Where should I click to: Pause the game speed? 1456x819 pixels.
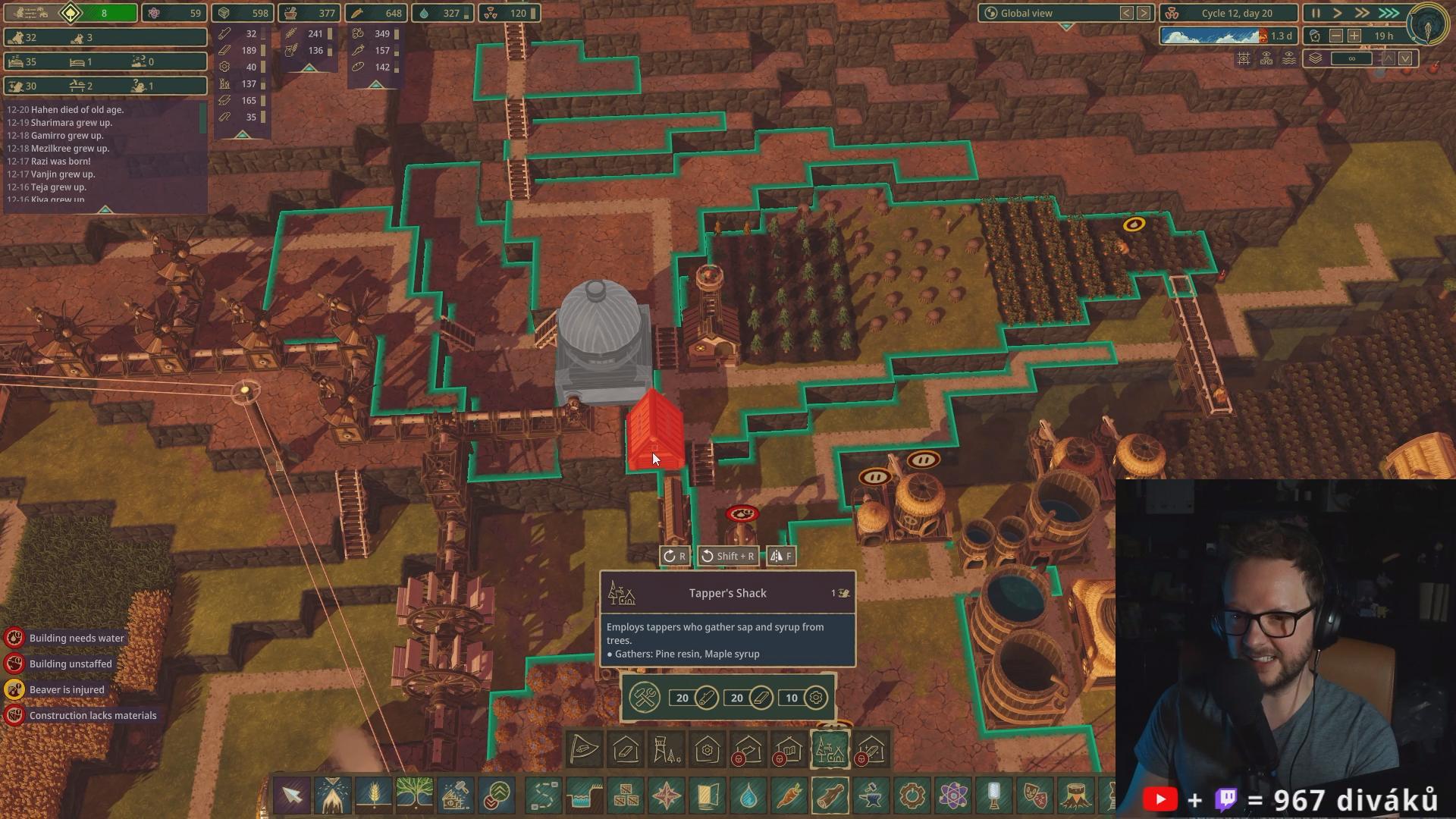click(x=1316, y=13)
